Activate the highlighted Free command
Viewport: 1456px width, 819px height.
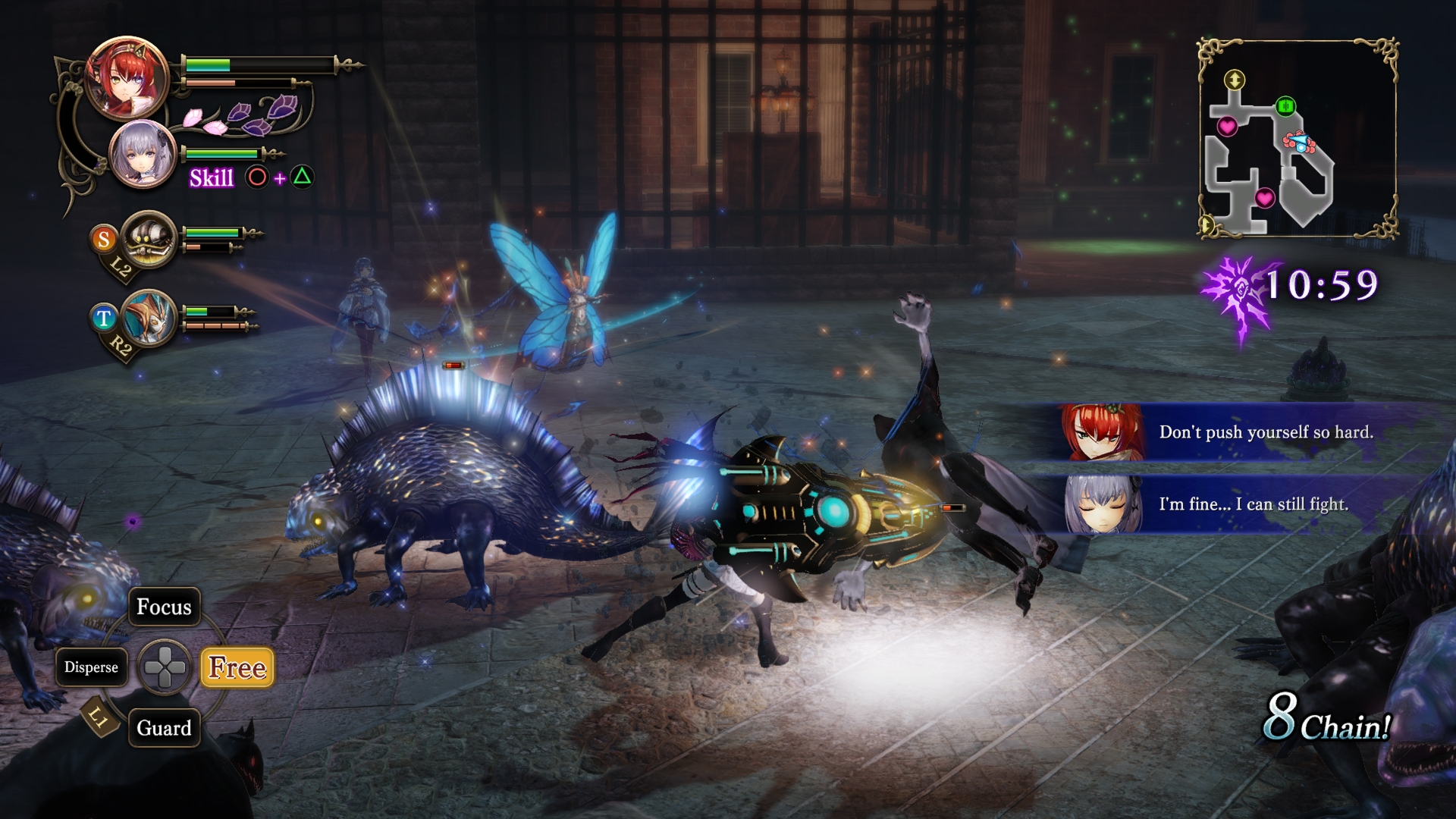237,667
